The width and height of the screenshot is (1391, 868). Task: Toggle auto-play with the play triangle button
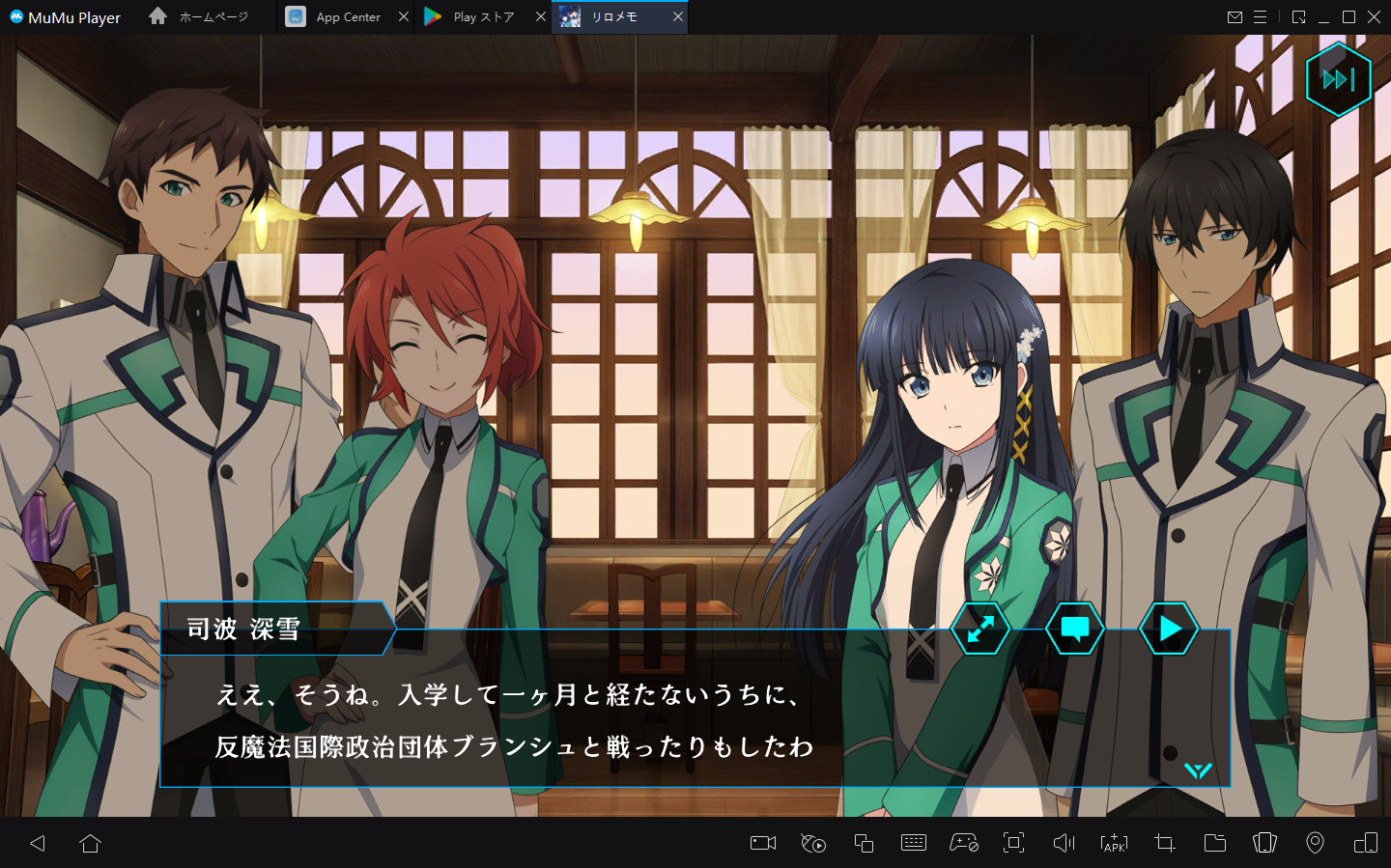1169,629
